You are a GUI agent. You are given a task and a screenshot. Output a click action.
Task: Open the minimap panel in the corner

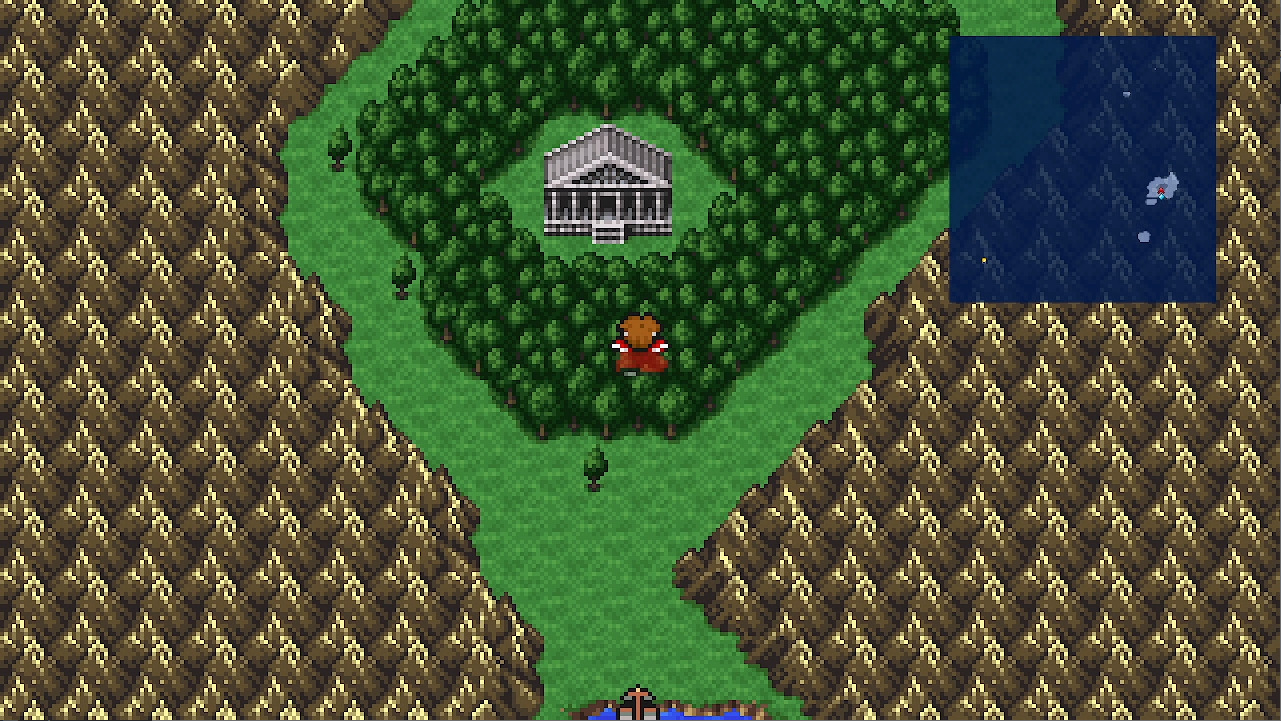pyautogui.click(x=1085, y=168)
